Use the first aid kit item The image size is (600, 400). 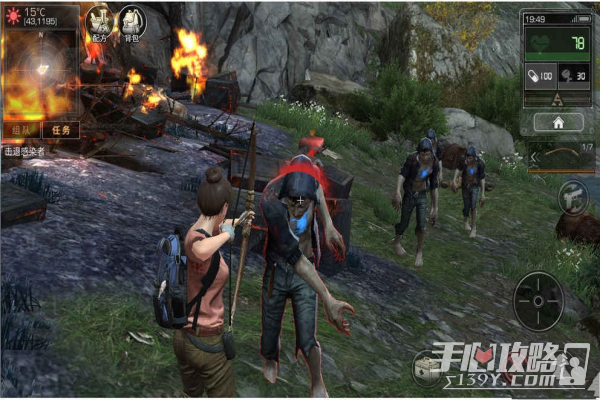click(428, 367)
